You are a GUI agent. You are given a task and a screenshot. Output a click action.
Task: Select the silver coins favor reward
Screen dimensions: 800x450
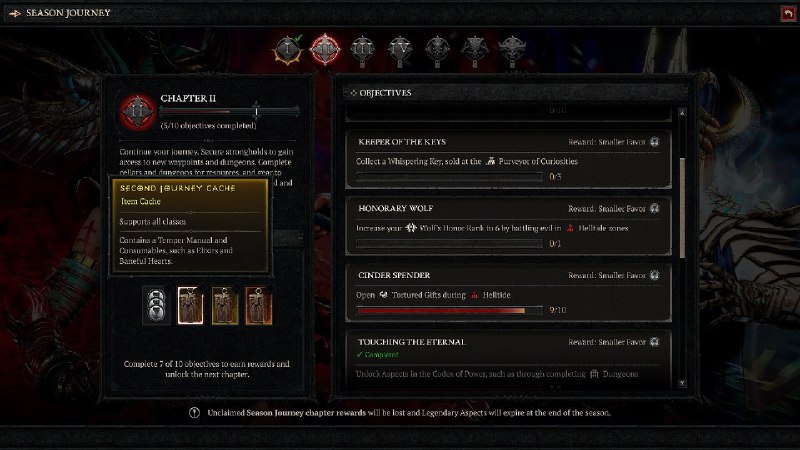(155, 304)
